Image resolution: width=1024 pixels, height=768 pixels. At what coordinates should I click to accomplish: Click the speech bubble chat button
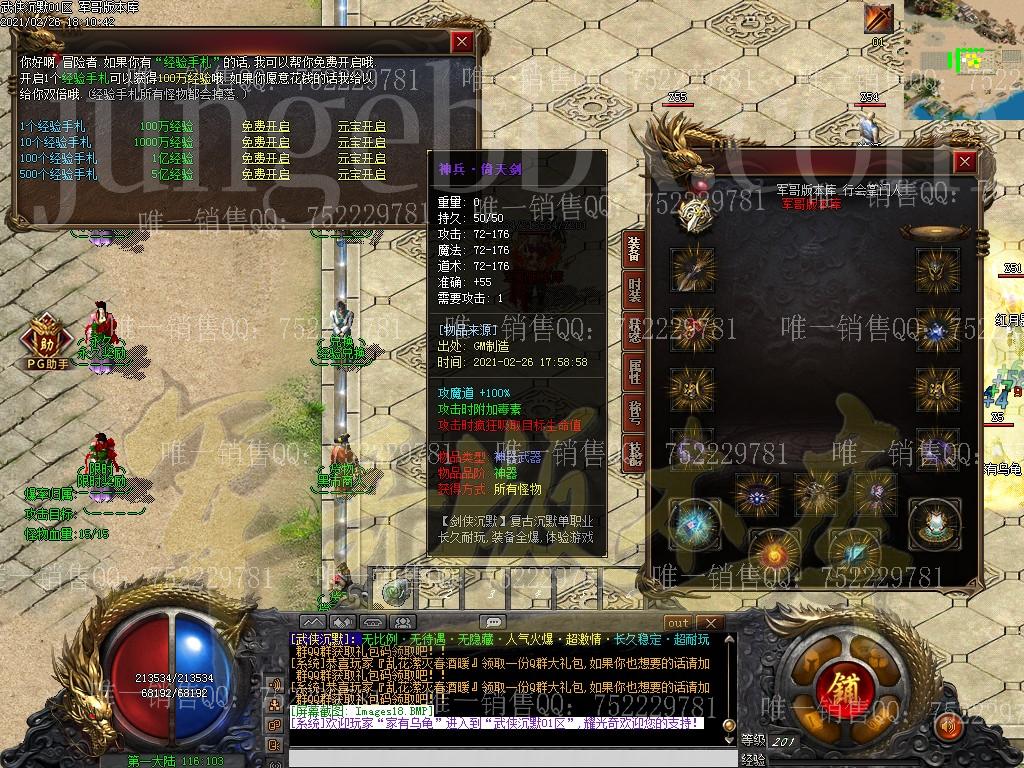coord(492,622)
